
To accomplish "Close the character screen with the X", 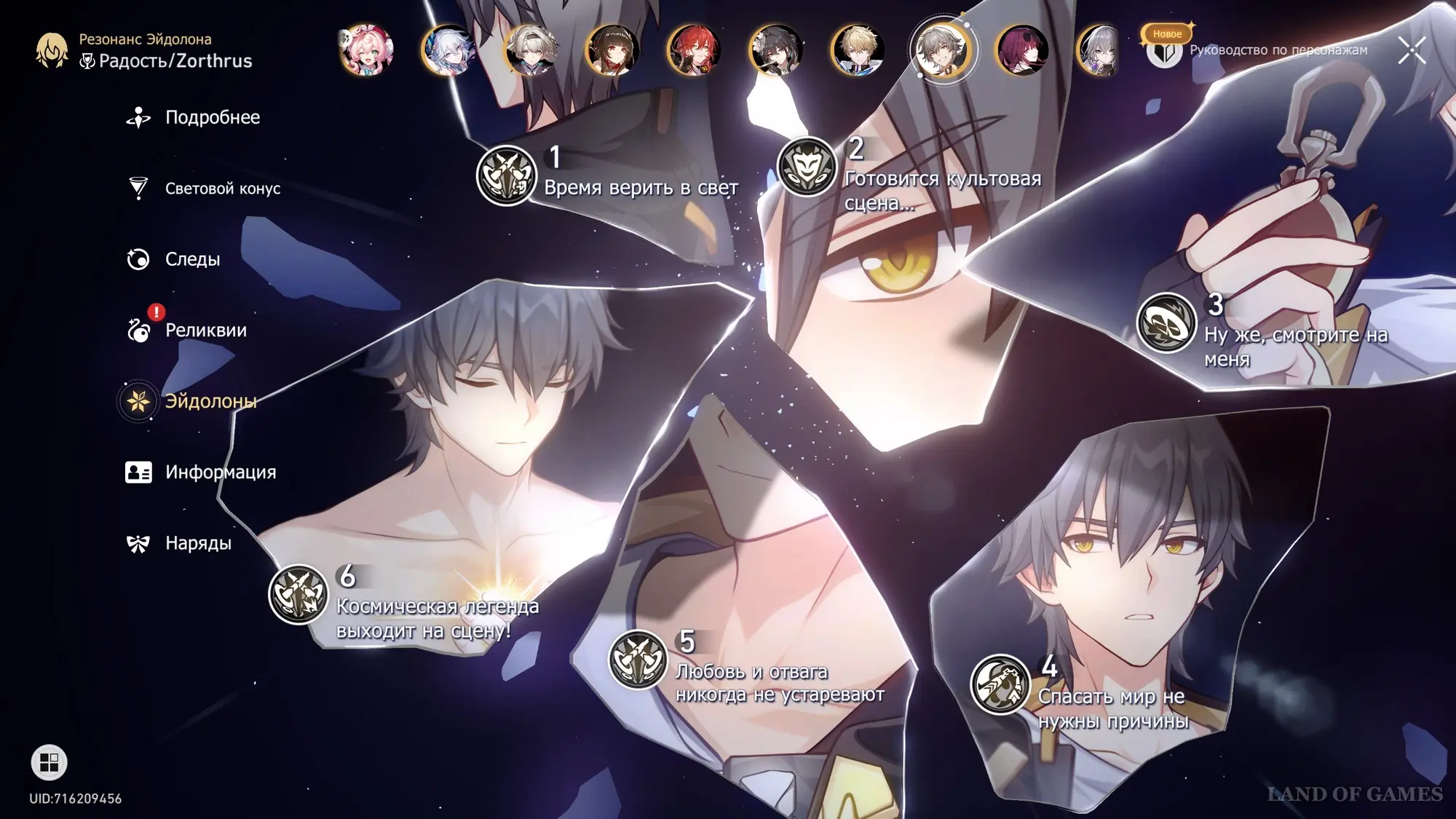I will click(1412, 50).
